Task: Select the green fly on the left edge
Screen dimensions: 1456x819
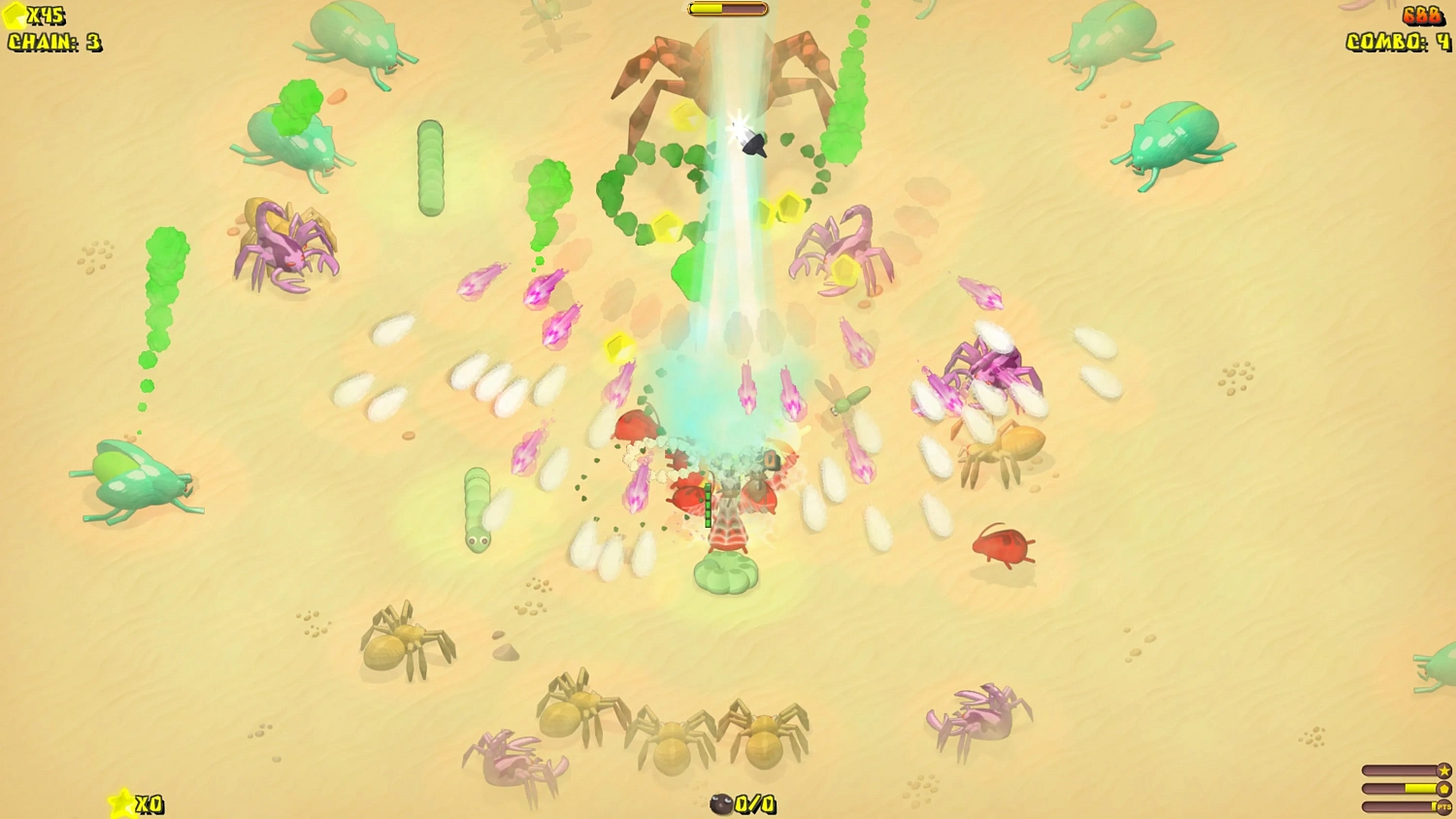Action: coord(136,480)
